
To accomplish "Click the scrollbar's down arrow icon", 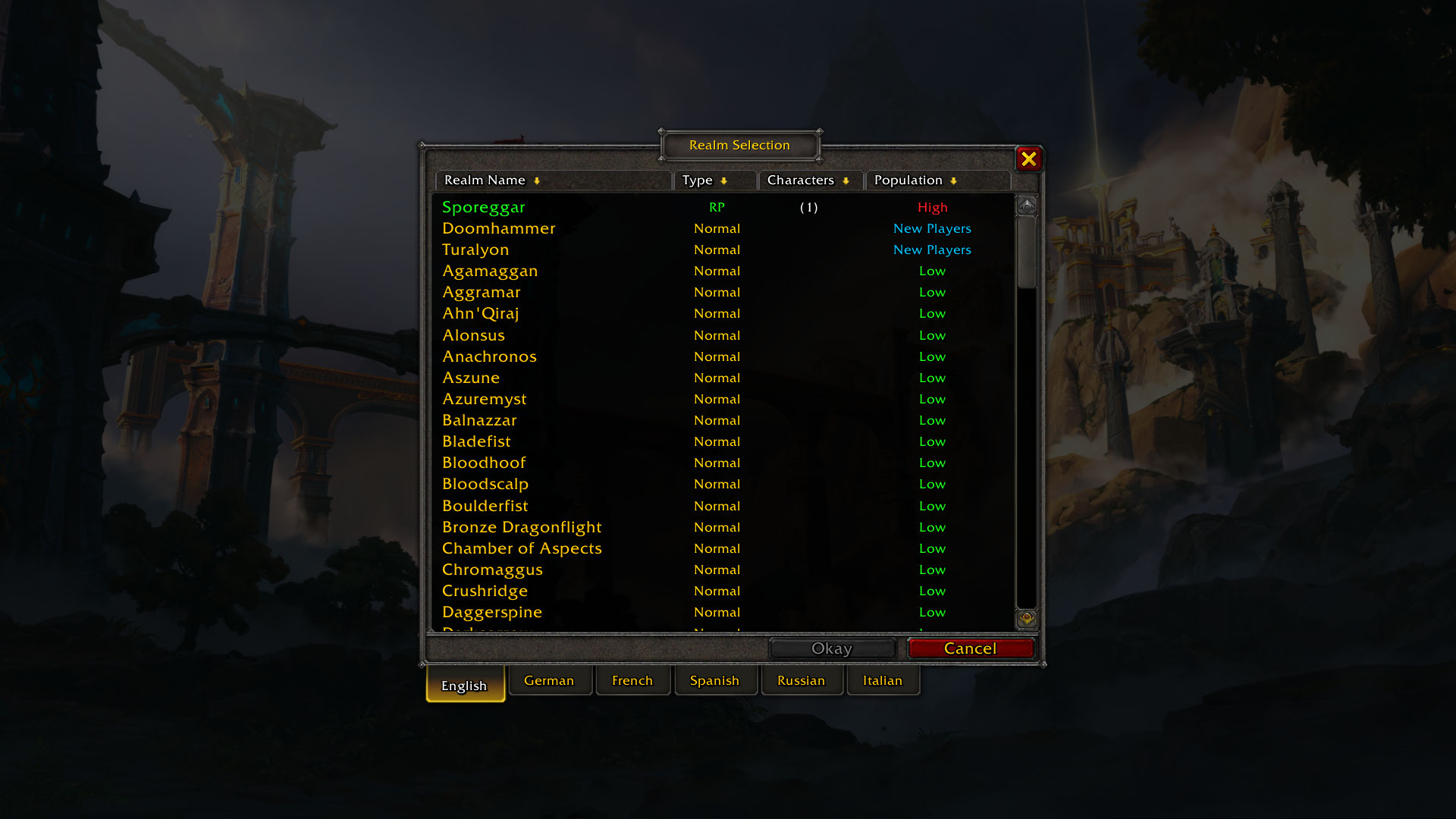I will [x=1028, y=620].
